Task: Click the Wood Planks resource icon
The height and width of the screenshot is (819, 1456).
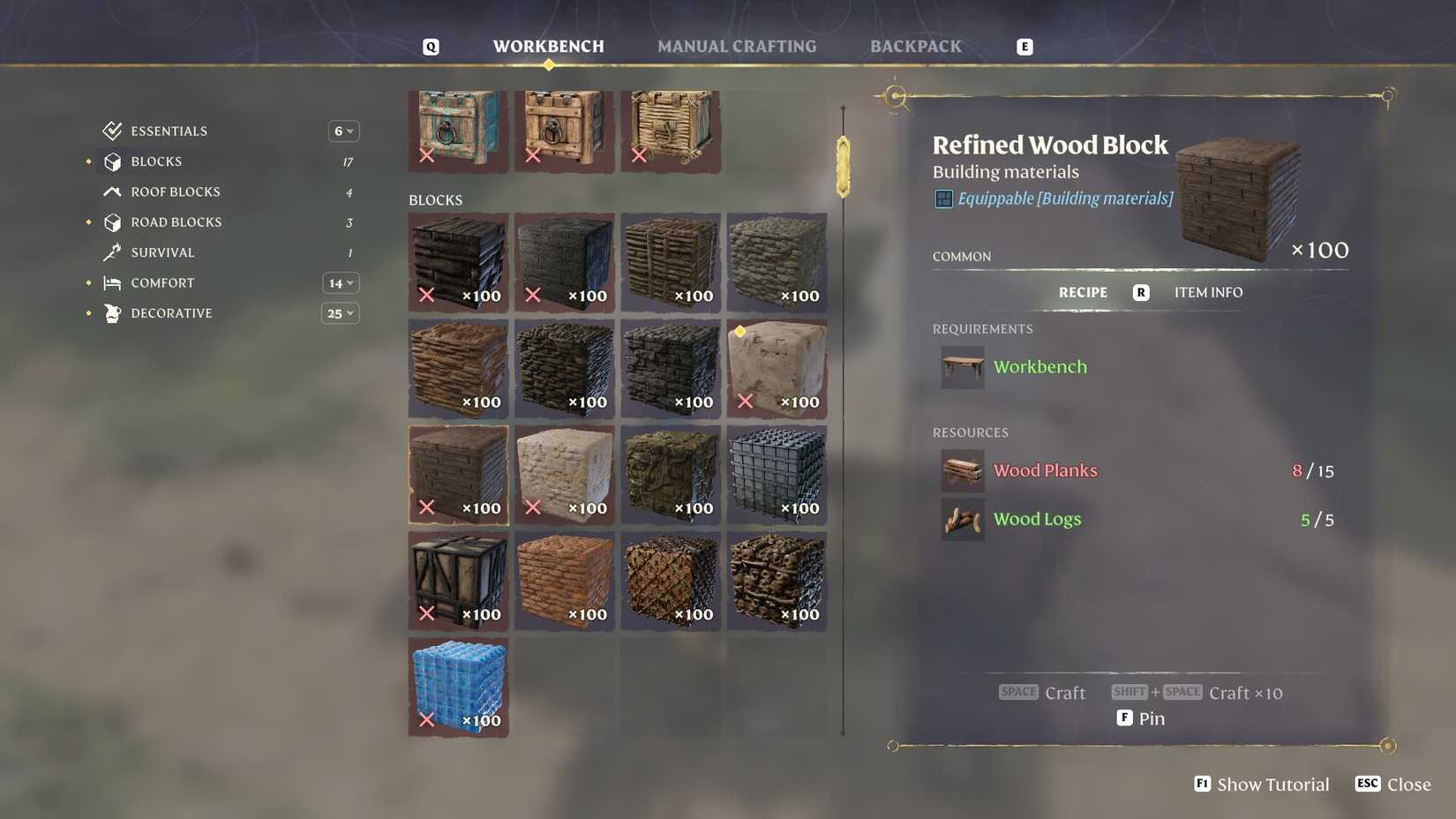Action: coord(962,470)
